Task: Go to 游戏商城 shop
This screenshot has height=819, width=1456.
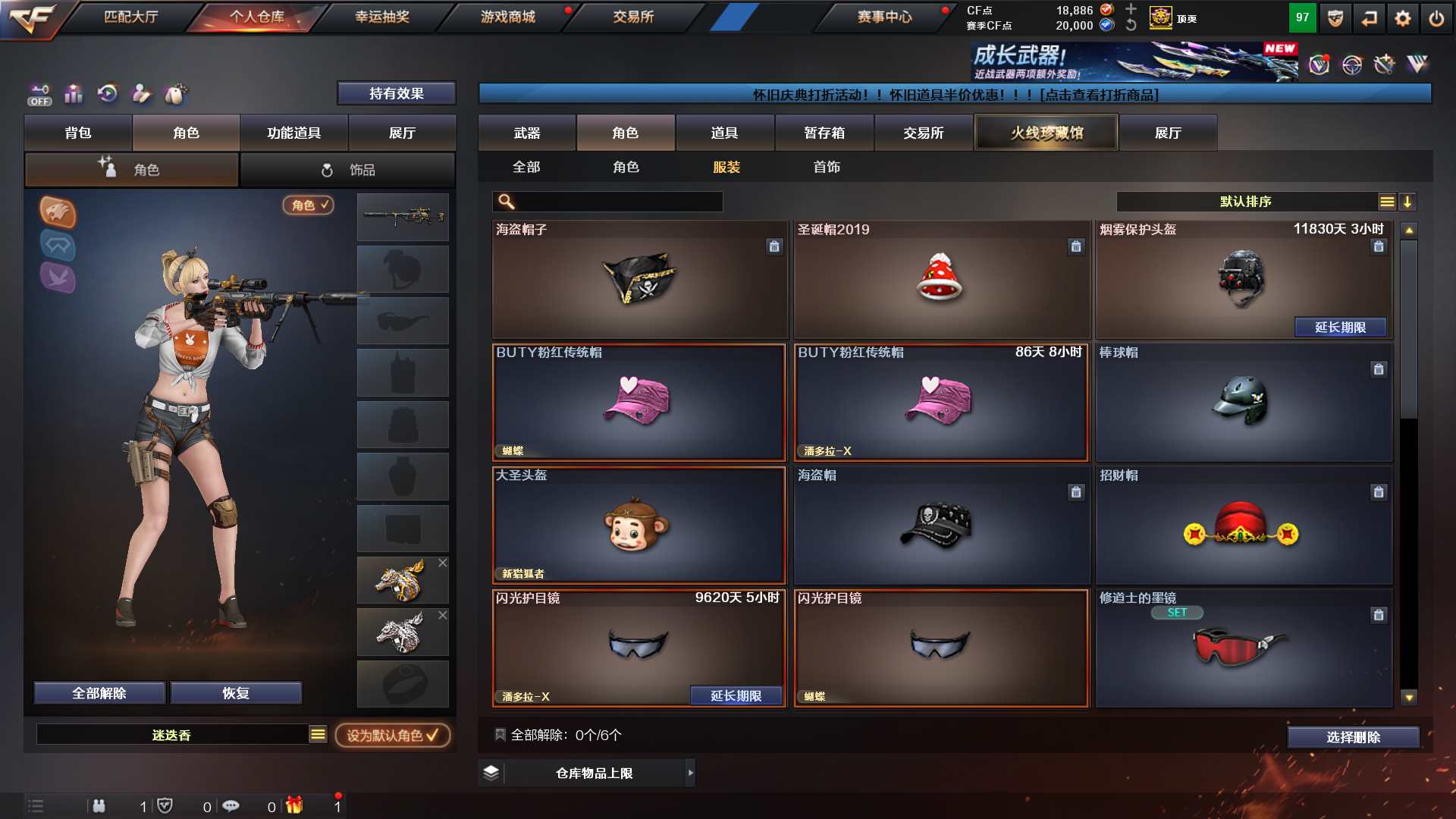Action: tap(507, 17)
